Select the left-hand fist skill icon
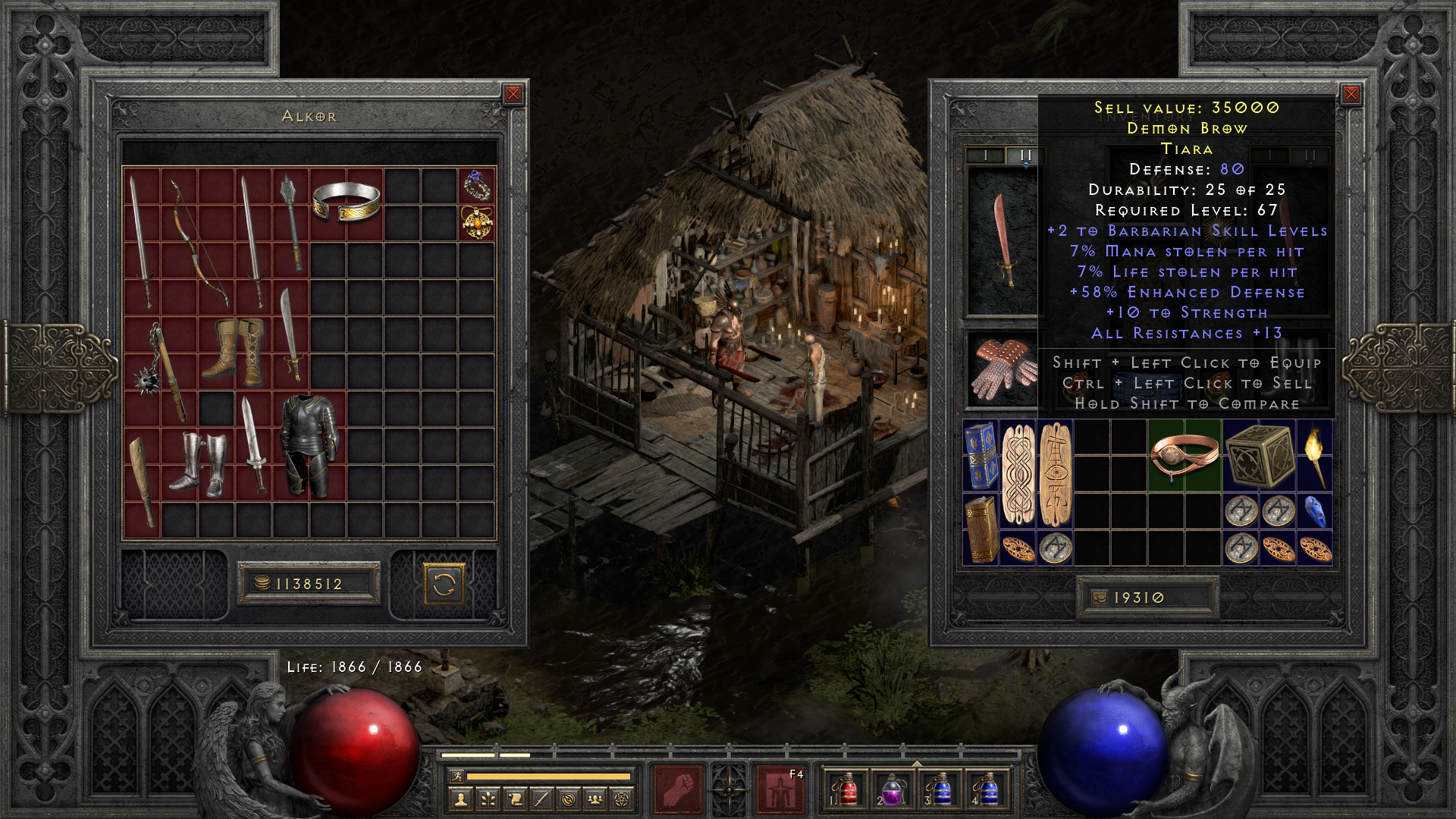1456x819 pixels. pyautogui.click(x=678, y=789)
